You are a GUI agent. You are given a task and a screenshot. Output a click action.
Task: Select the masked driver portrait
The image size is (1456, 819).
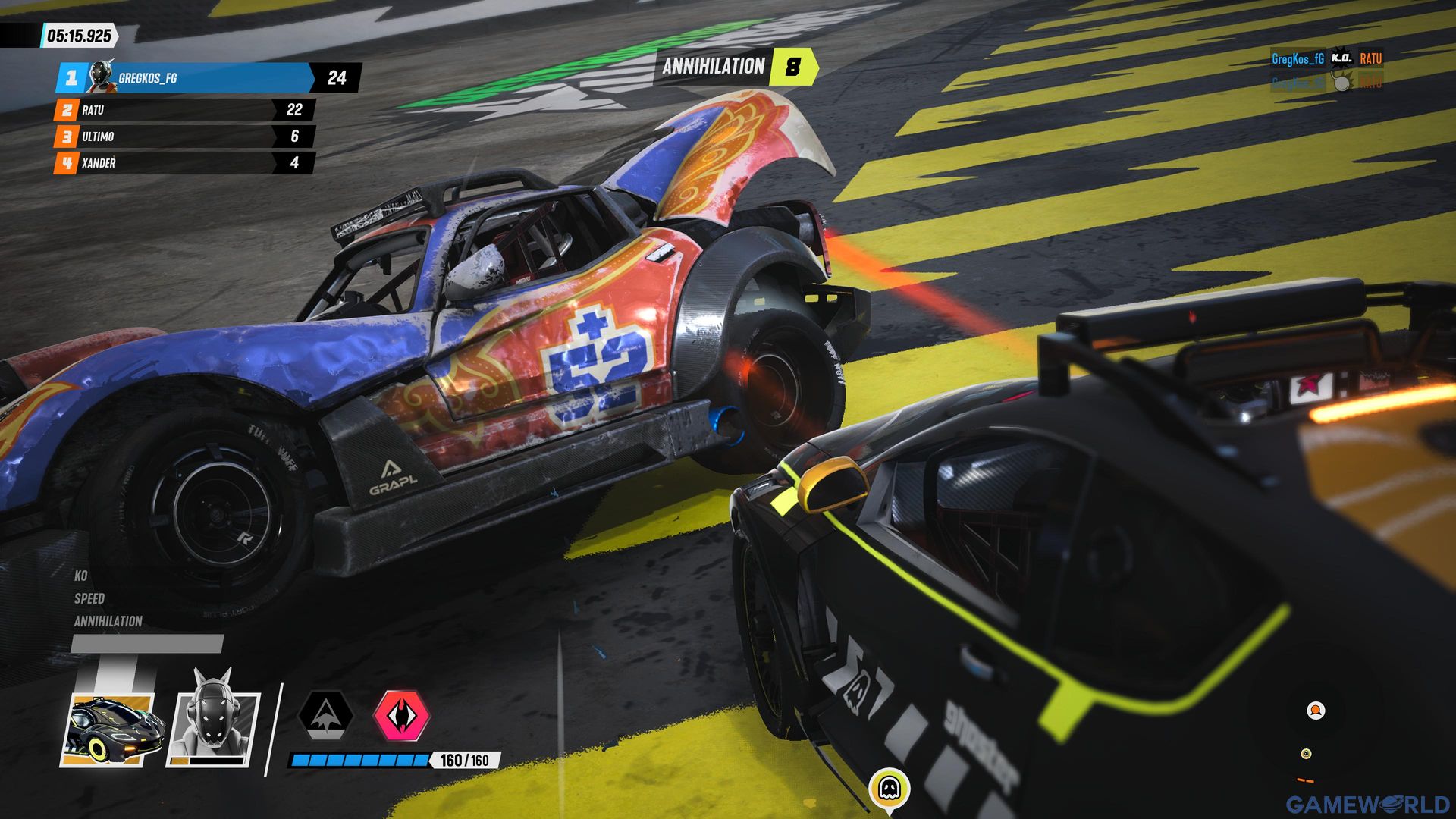point(214,722)
